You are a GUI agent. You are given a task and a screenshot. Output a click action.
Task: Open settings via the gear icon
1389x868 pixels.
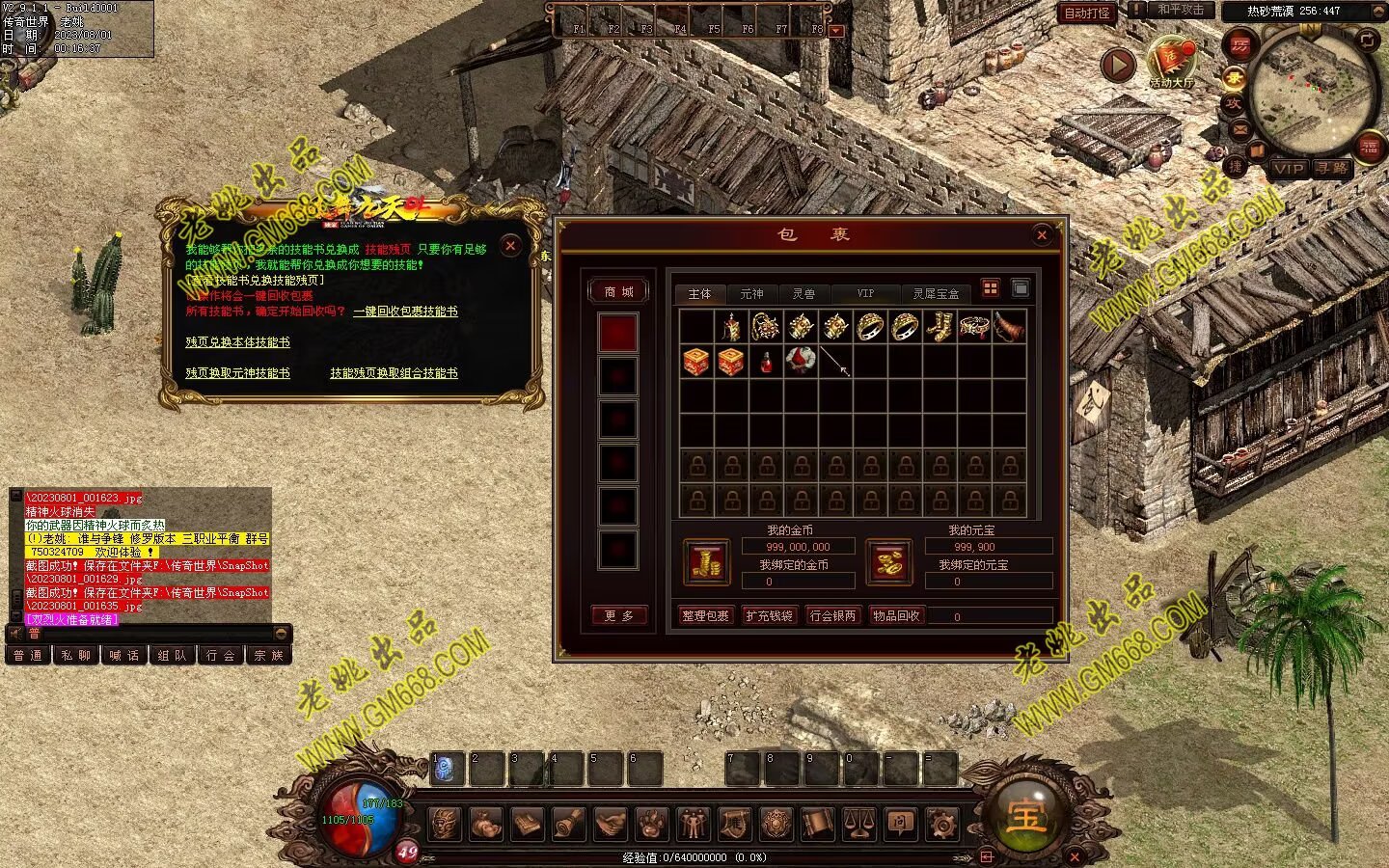point(941,824)
